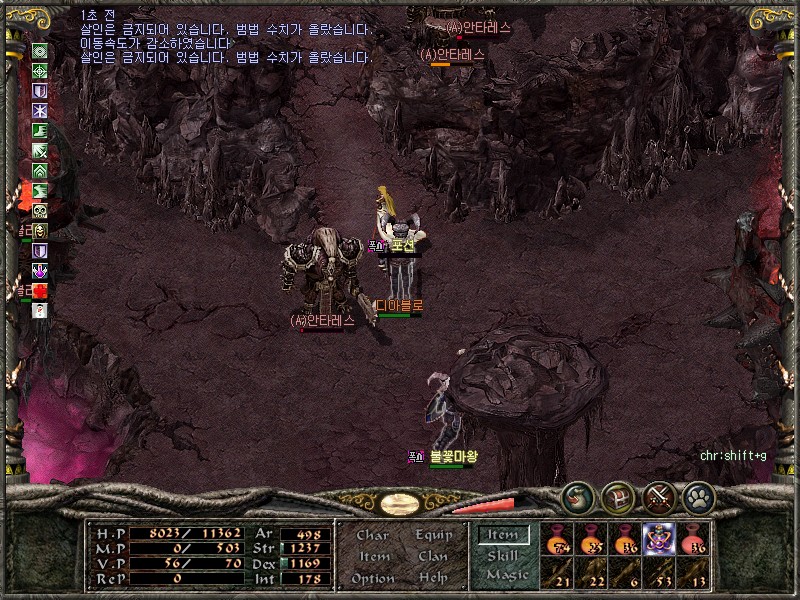Open the Item menu entry below Char
Image resolution: width=800 pixels, height=600 pixels.
tap(372, 557)
